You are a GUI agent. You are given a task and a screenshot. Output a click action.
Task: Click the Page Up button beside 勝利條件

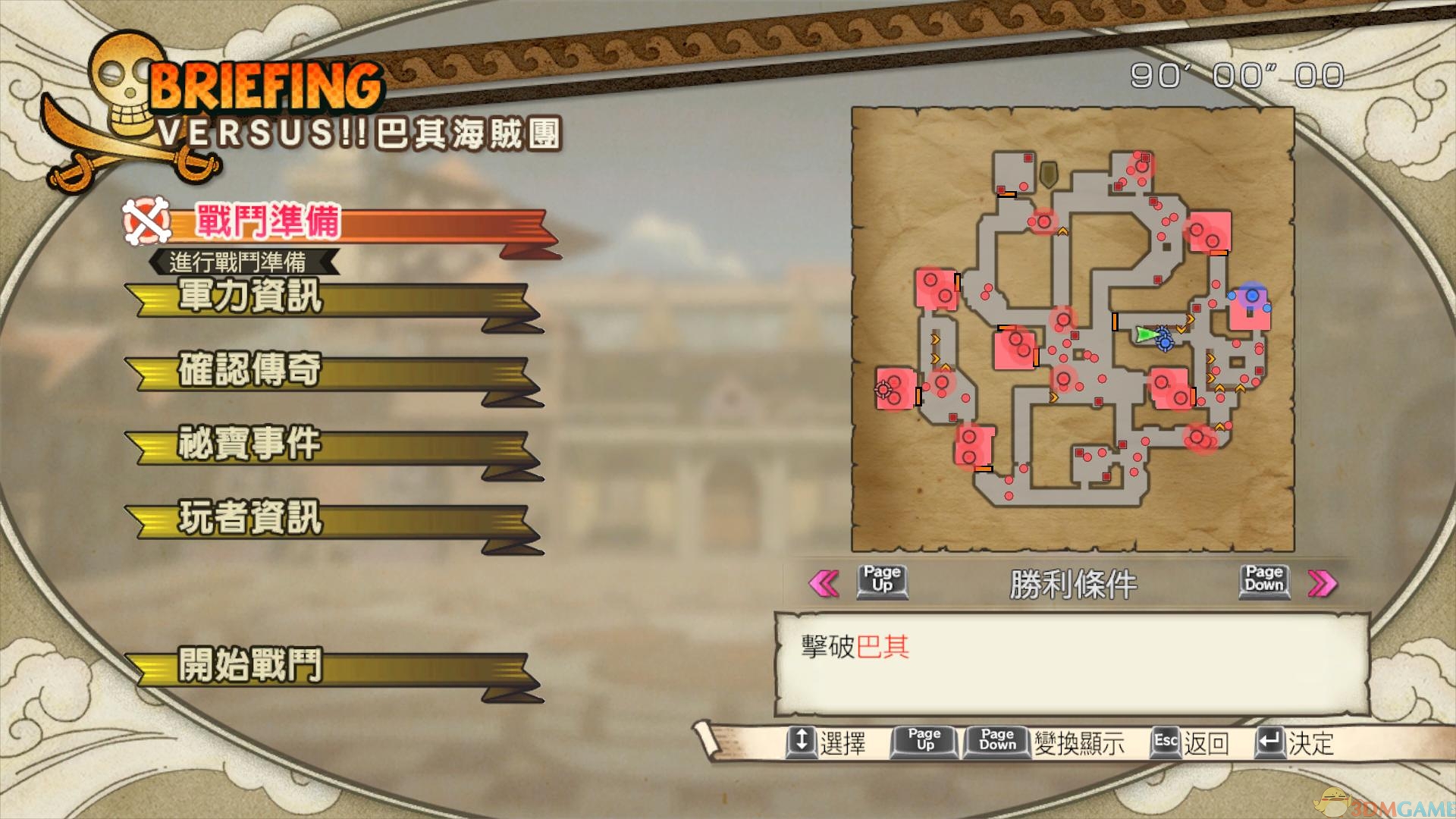(x=881, y=582)
